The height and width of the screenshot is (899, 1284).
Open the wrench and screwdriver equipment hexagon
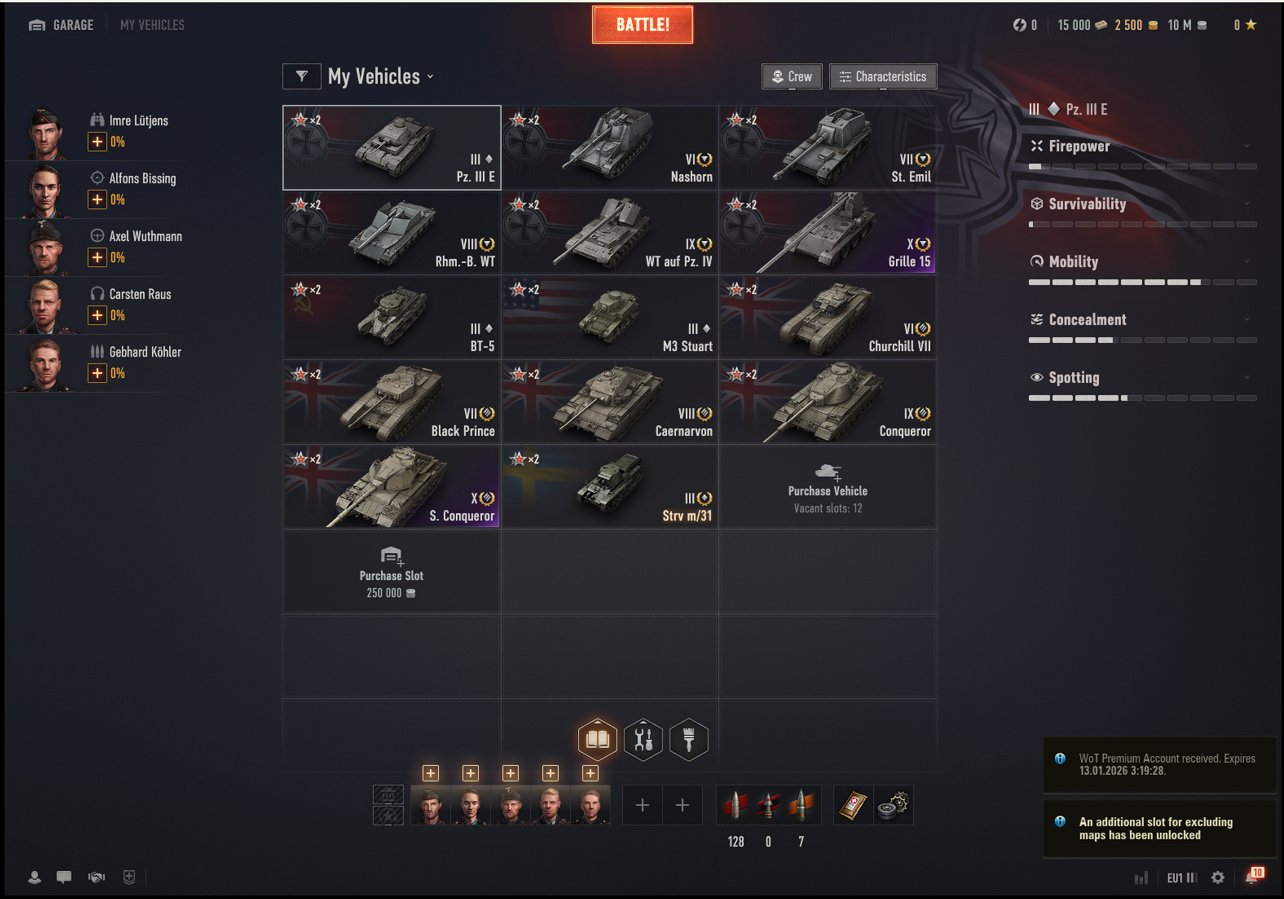pyautogui.click(x=643, y=740)
